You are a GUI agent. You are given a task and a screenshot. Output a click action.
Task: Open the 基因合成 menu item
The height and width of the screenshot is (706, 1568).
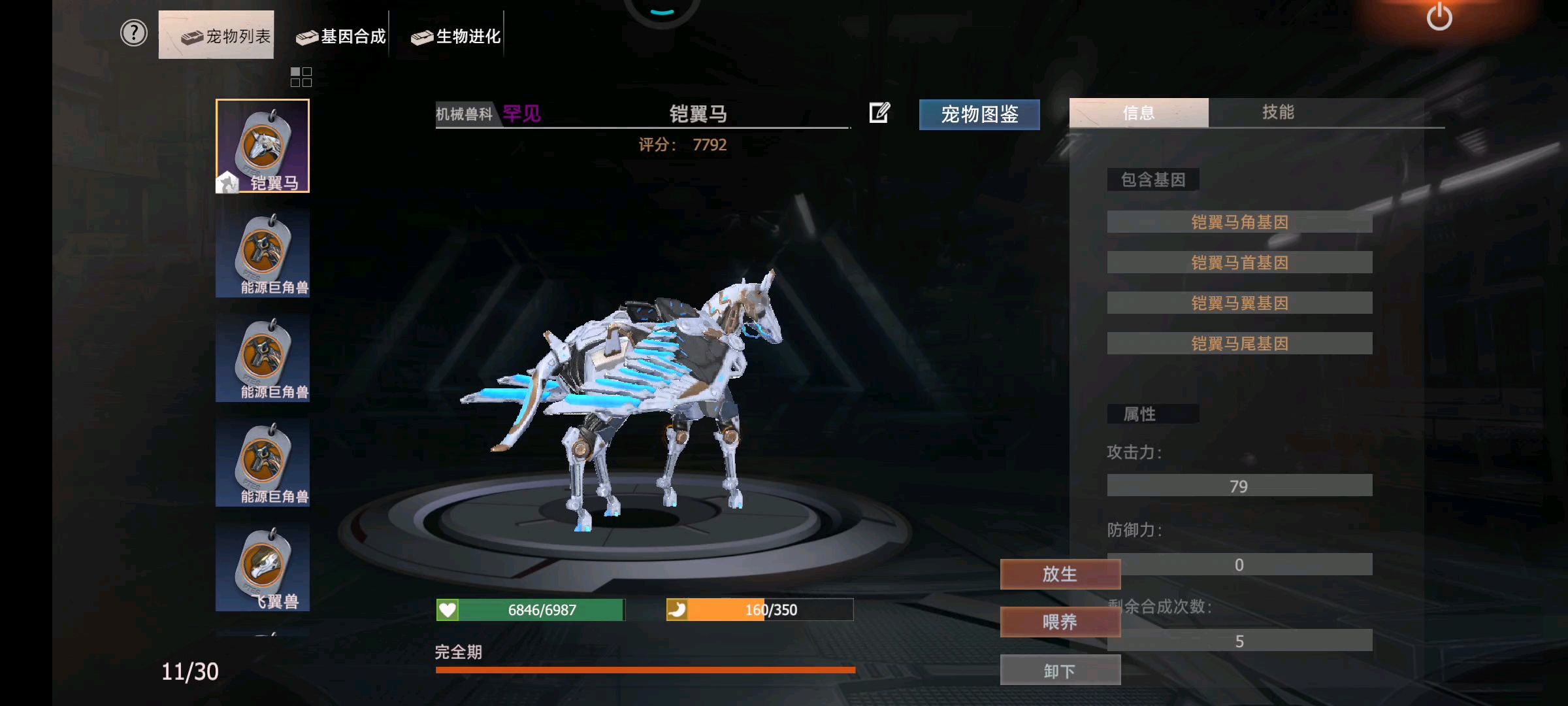pyautogui.click(x=340, y=37)
